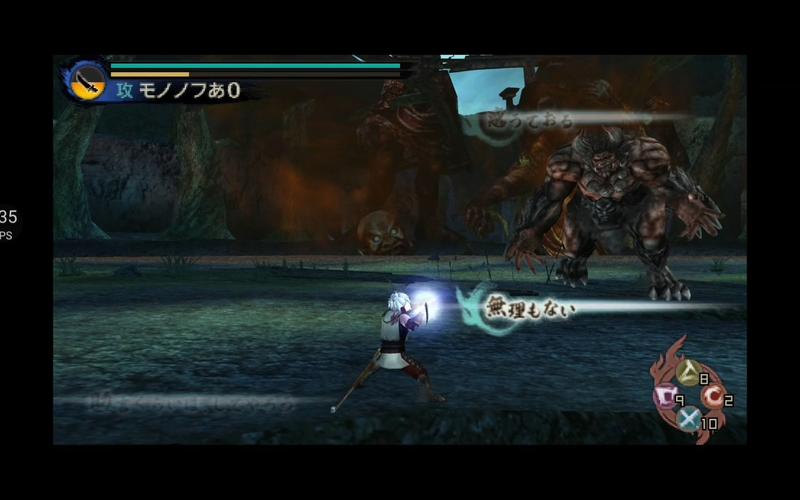The image size is (800, 500).
Task: Trigger the blue cross skill orb with 10 uses
Action: pyautogui.click(x=688, y=419)
